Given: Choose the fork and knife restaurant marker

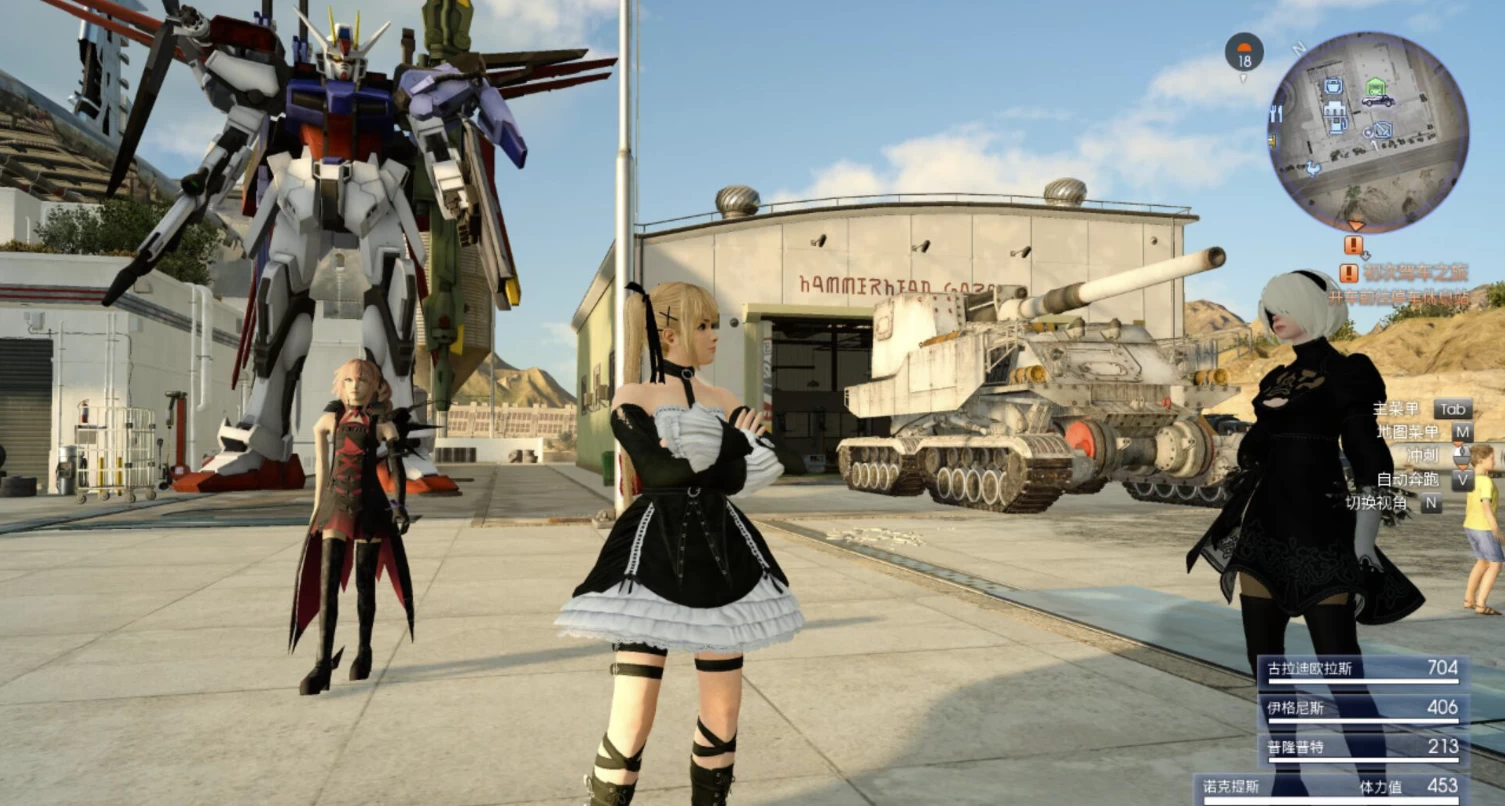Looking at the screenshot, I should click(x=1276, y=115).
